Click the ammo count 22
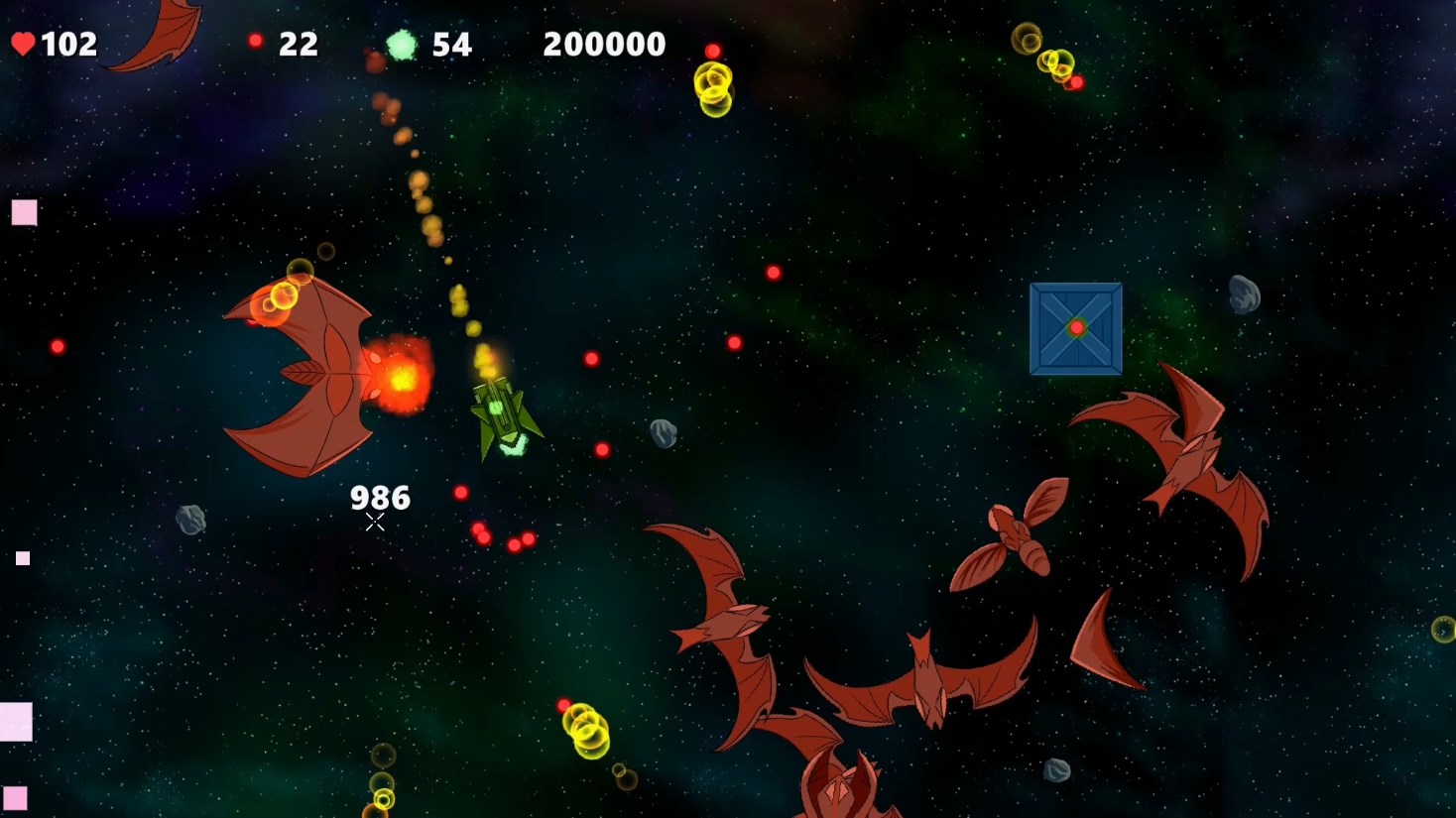Image resolution: width=1456 pixels, height=818 pixels. [x=298, y=43]
